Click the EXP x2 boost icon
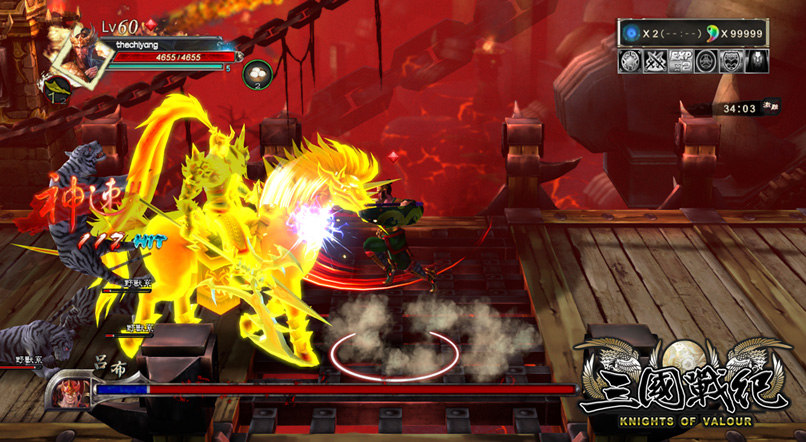This screenshot has height=442, width=806. [x=682, y=60]
